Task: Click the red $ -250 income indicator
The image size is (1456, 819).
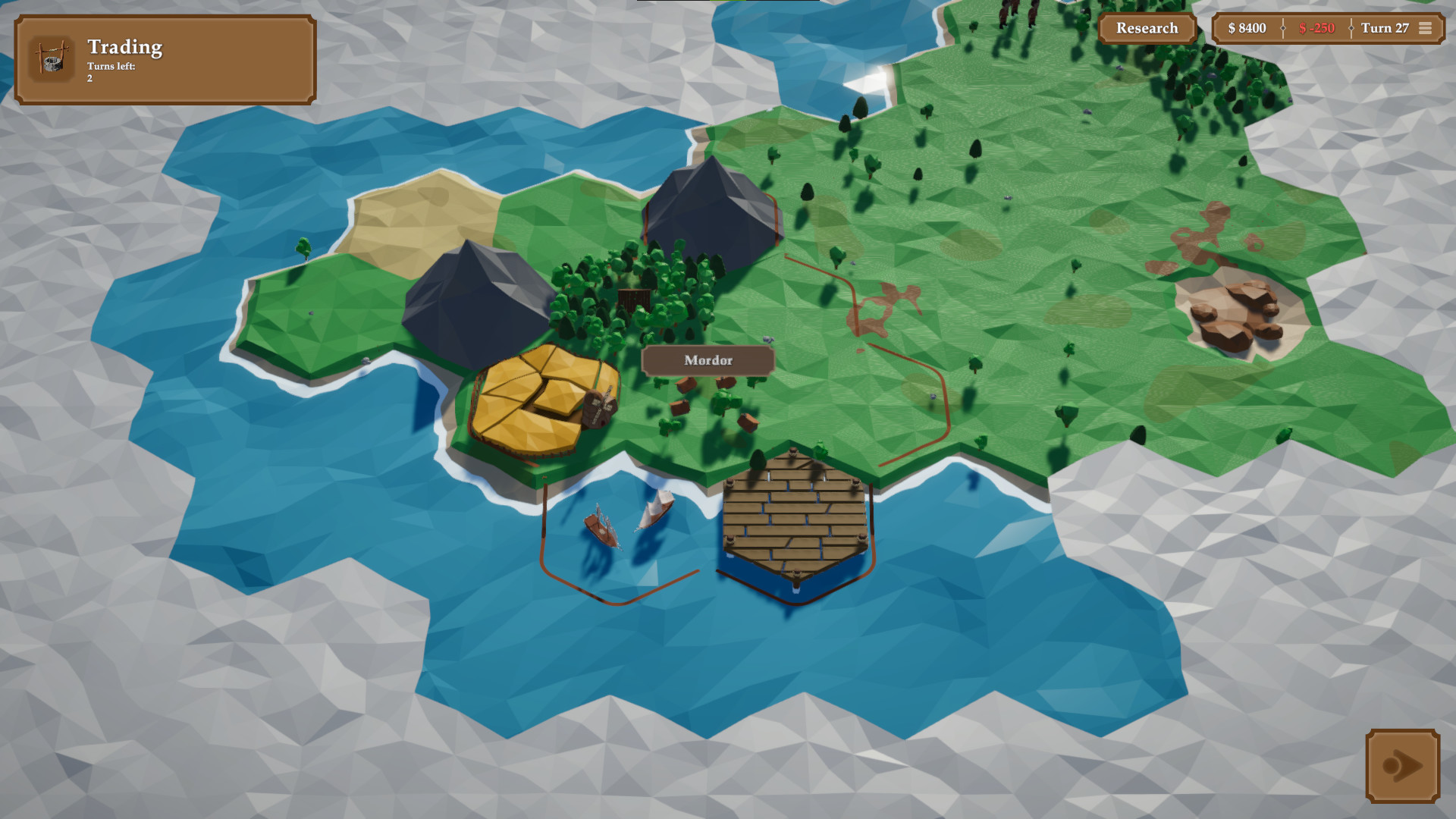Action: (1317, 28)
